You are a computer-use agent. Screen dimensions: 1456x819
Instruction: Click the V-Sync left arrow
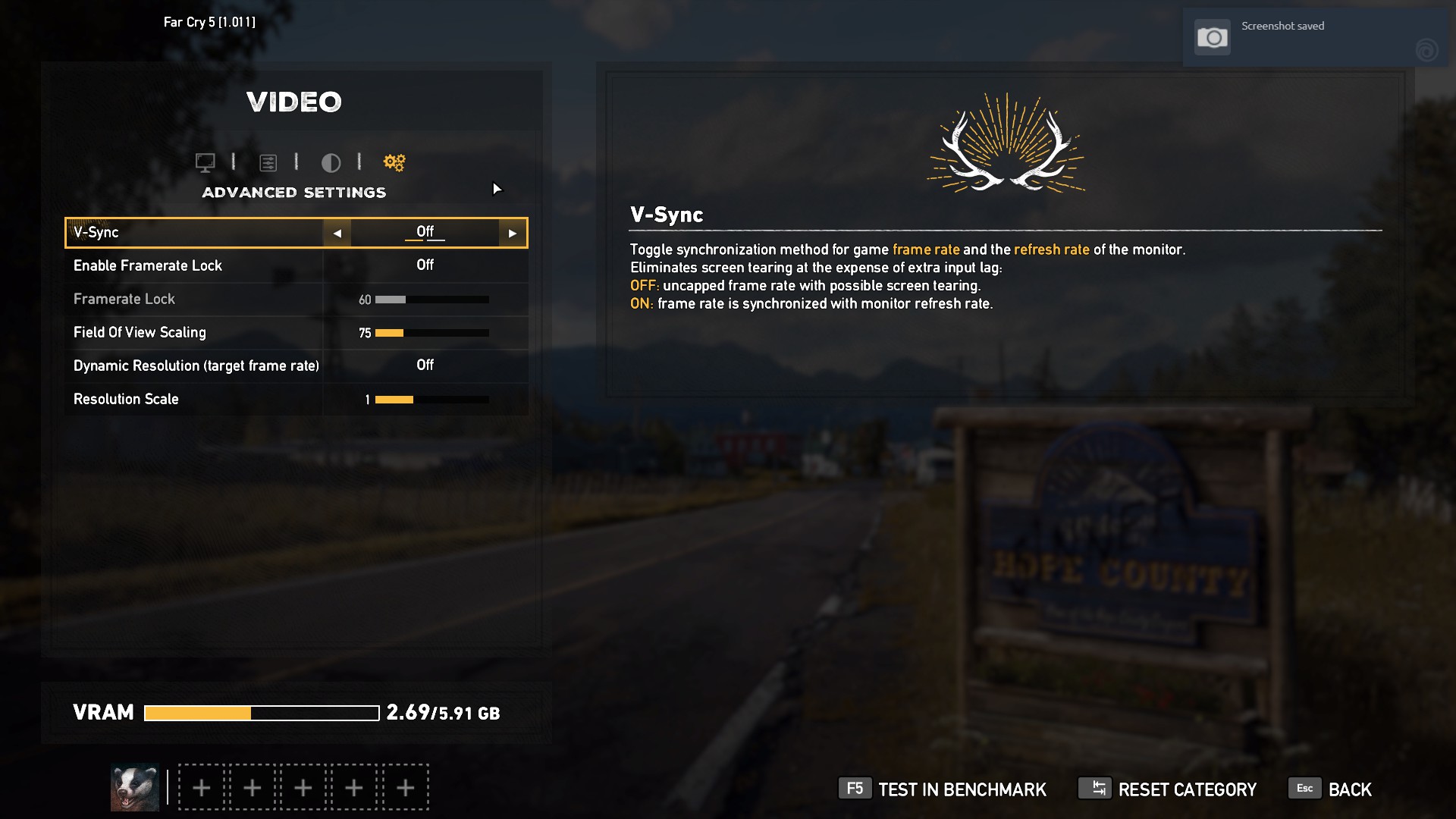point(337,233)
